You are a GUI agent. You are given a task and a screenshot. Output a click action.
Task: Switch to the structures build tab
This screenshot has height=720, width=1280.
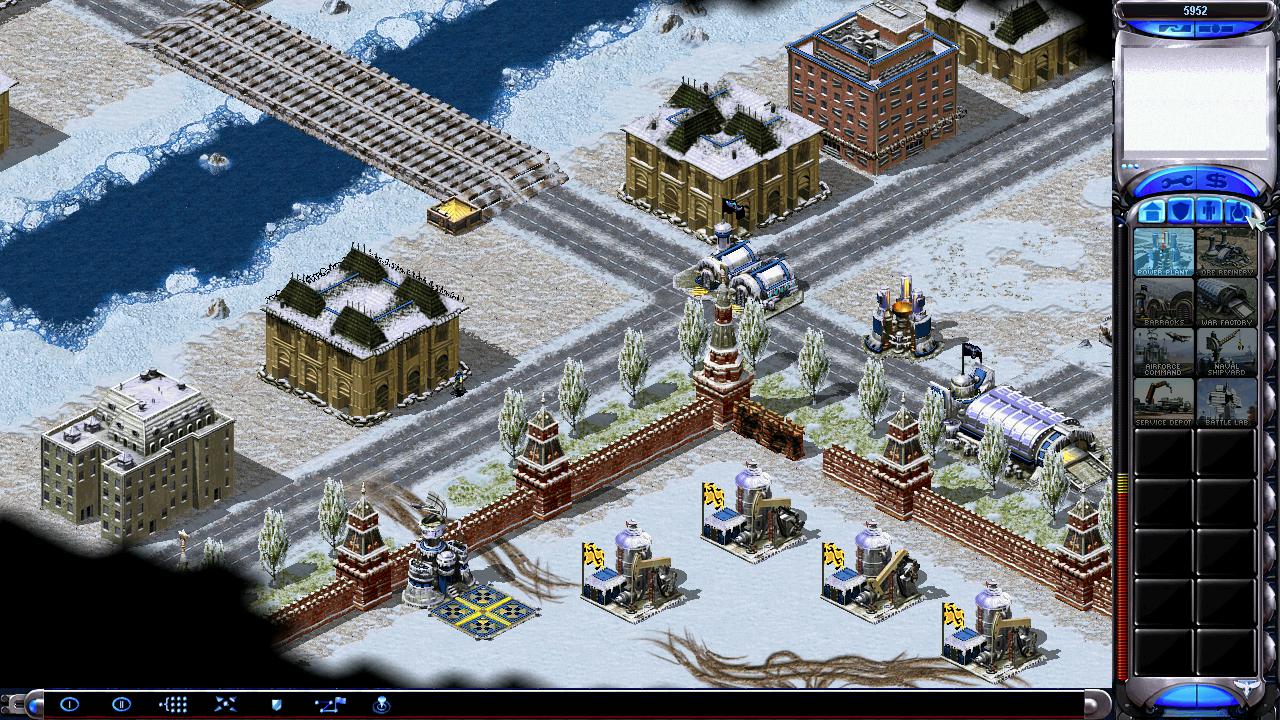click(x=1151, y=212)
